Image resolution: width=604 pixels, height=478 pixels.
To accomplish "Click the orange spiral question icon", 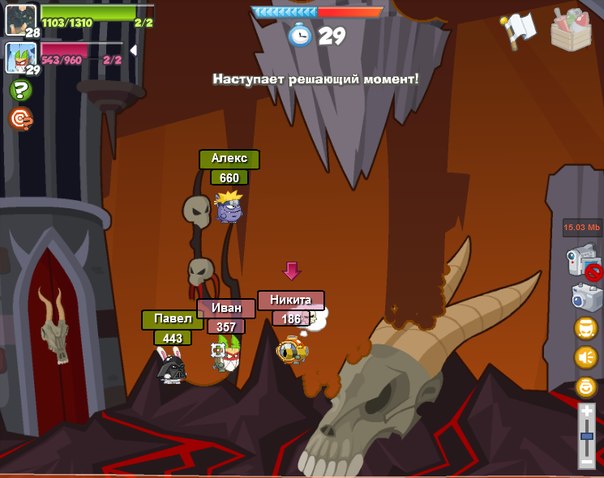I will point(19,118).
